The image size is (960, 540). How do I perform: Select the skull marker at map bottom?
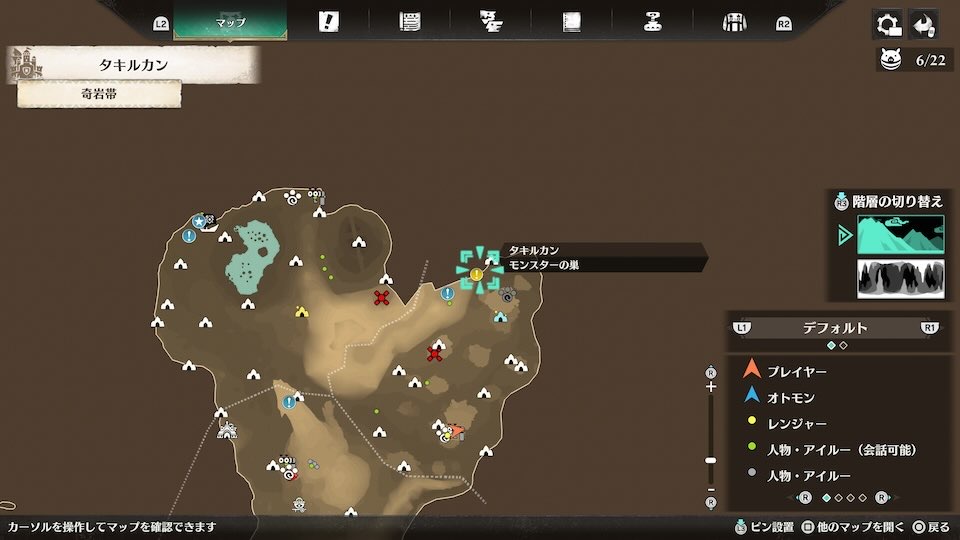click(298, 505)
